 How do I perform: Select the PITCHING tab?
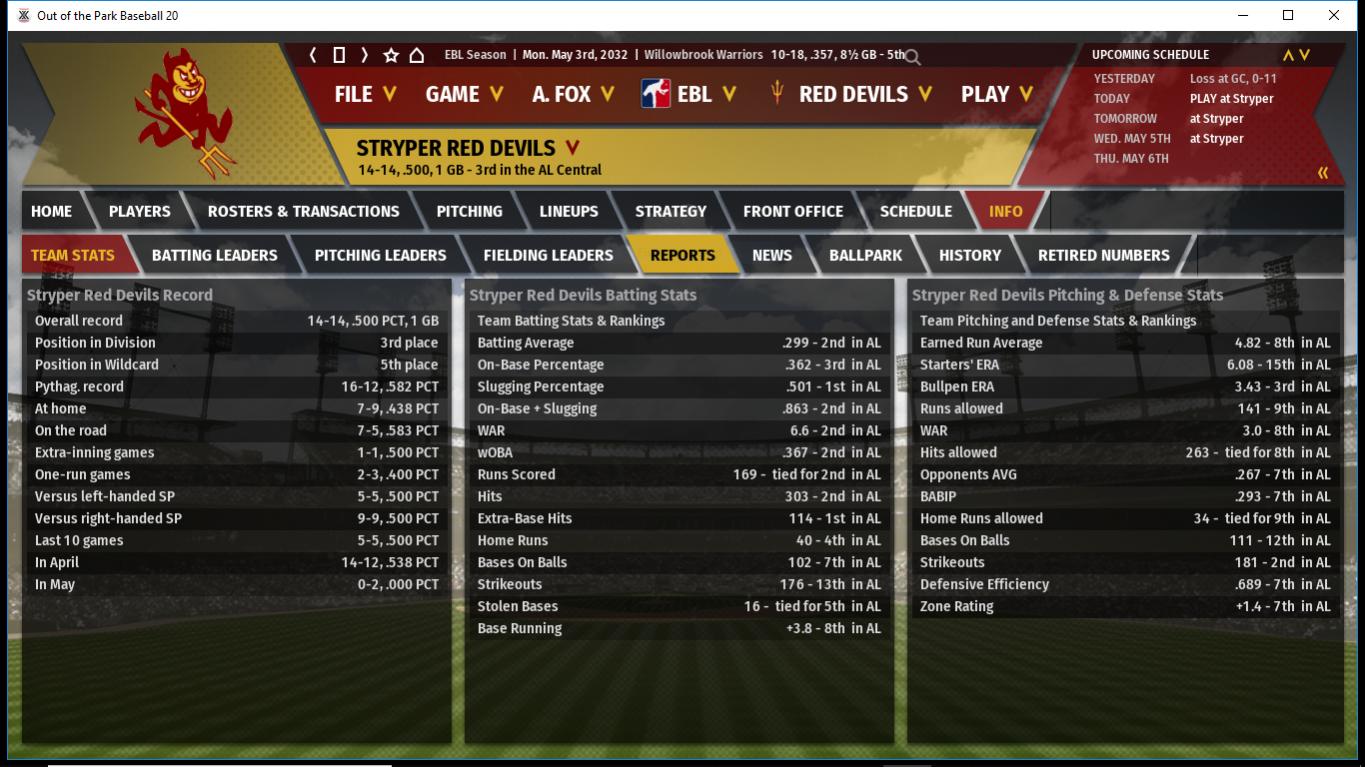point(469,211)
